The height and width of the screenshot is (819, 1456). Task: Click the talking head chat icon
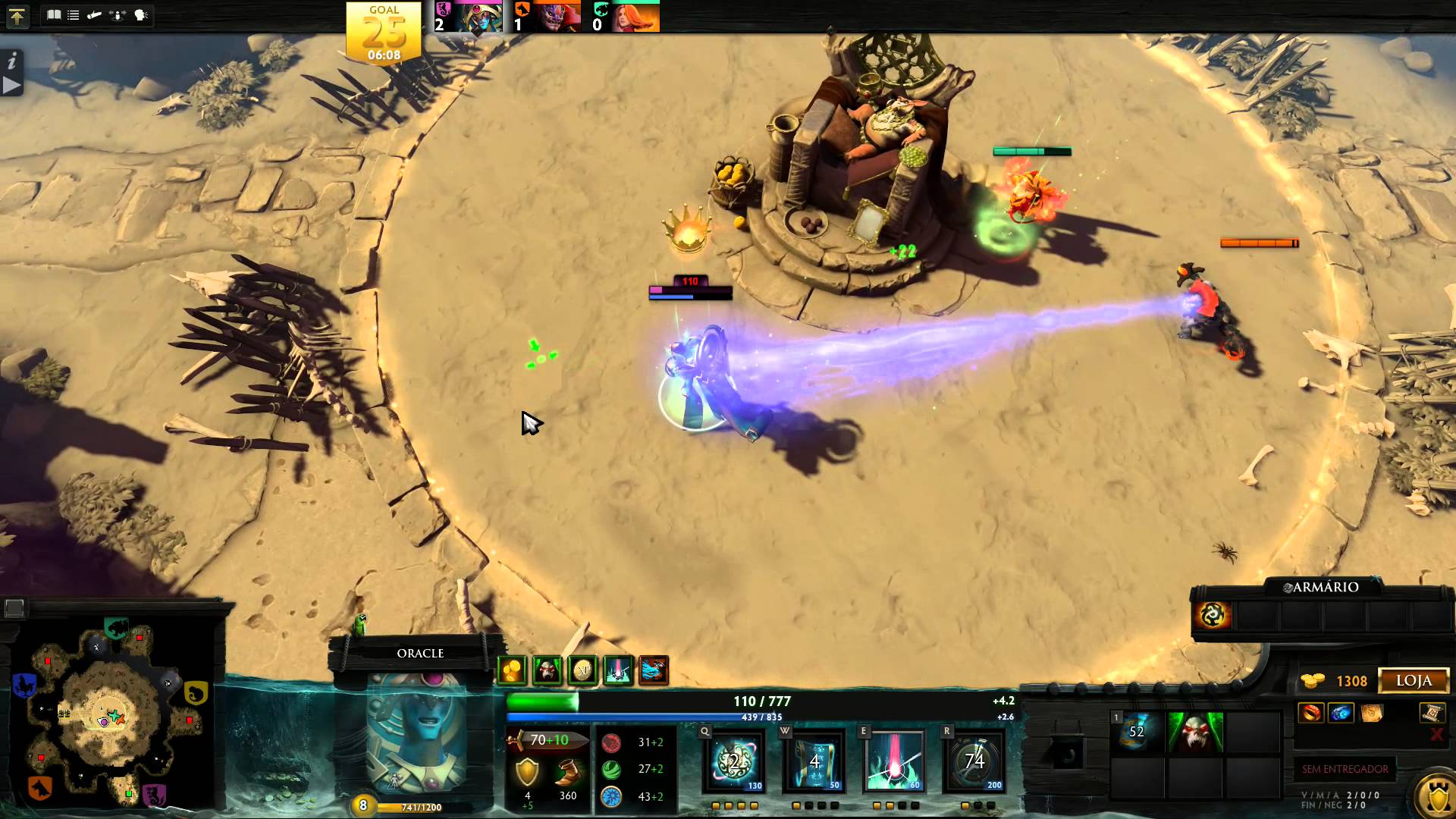tap(141, 15)
